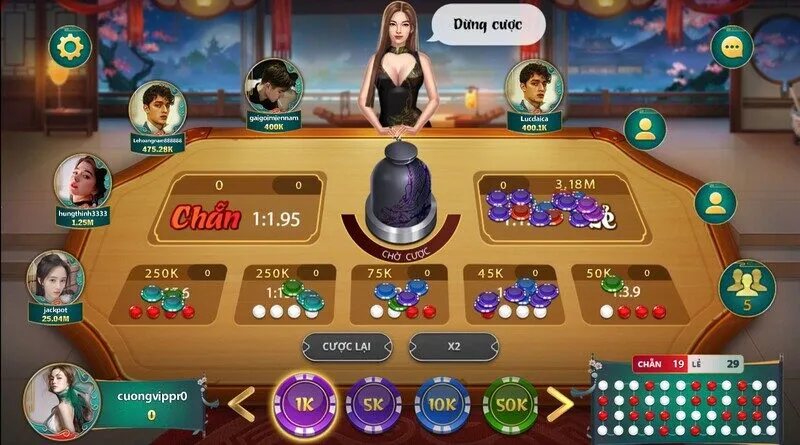Image resolution: width=800 pixels, height=445 pixels.
Task: Pick the 10K betting chip
Action: tap(442, 404)
